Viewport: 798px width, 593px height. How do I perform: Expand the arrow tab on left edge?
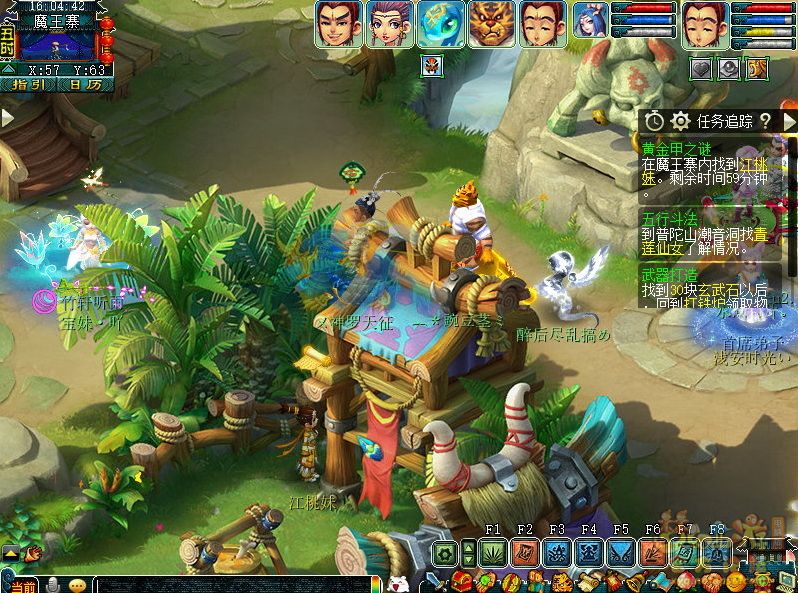7,118
